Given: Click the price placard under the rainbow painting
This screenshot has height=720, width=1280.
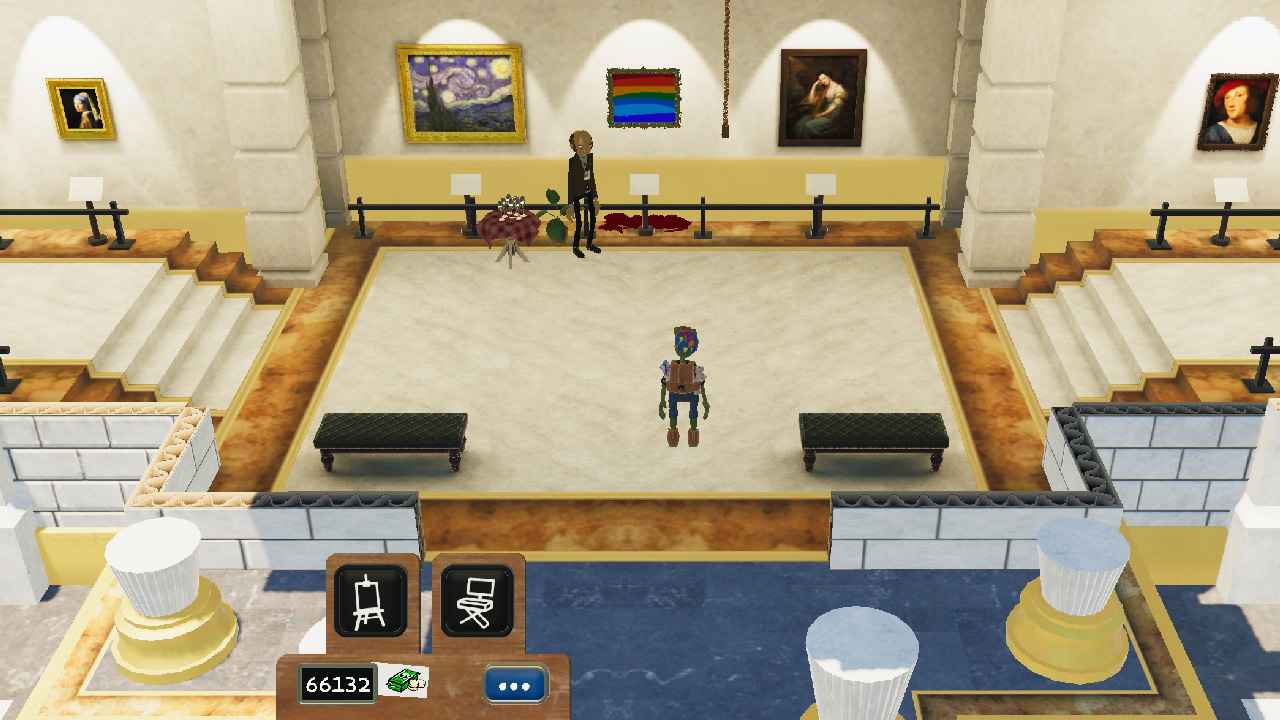Looking at the screenshot, I should click(644, 182).
